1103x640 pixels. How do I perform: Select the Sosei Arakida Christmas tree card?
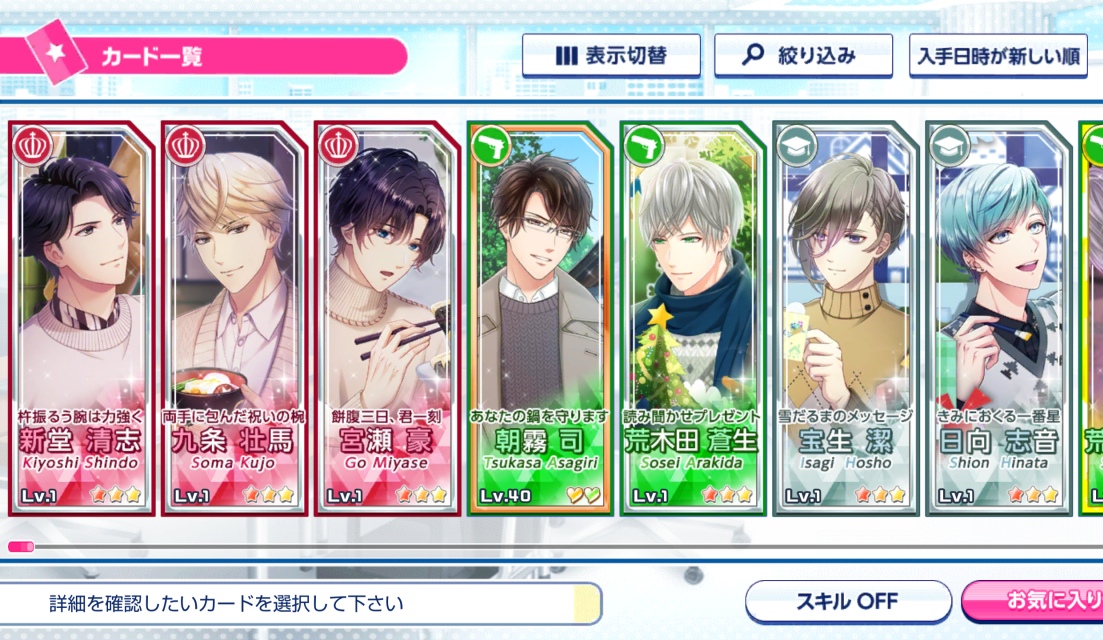693,318
